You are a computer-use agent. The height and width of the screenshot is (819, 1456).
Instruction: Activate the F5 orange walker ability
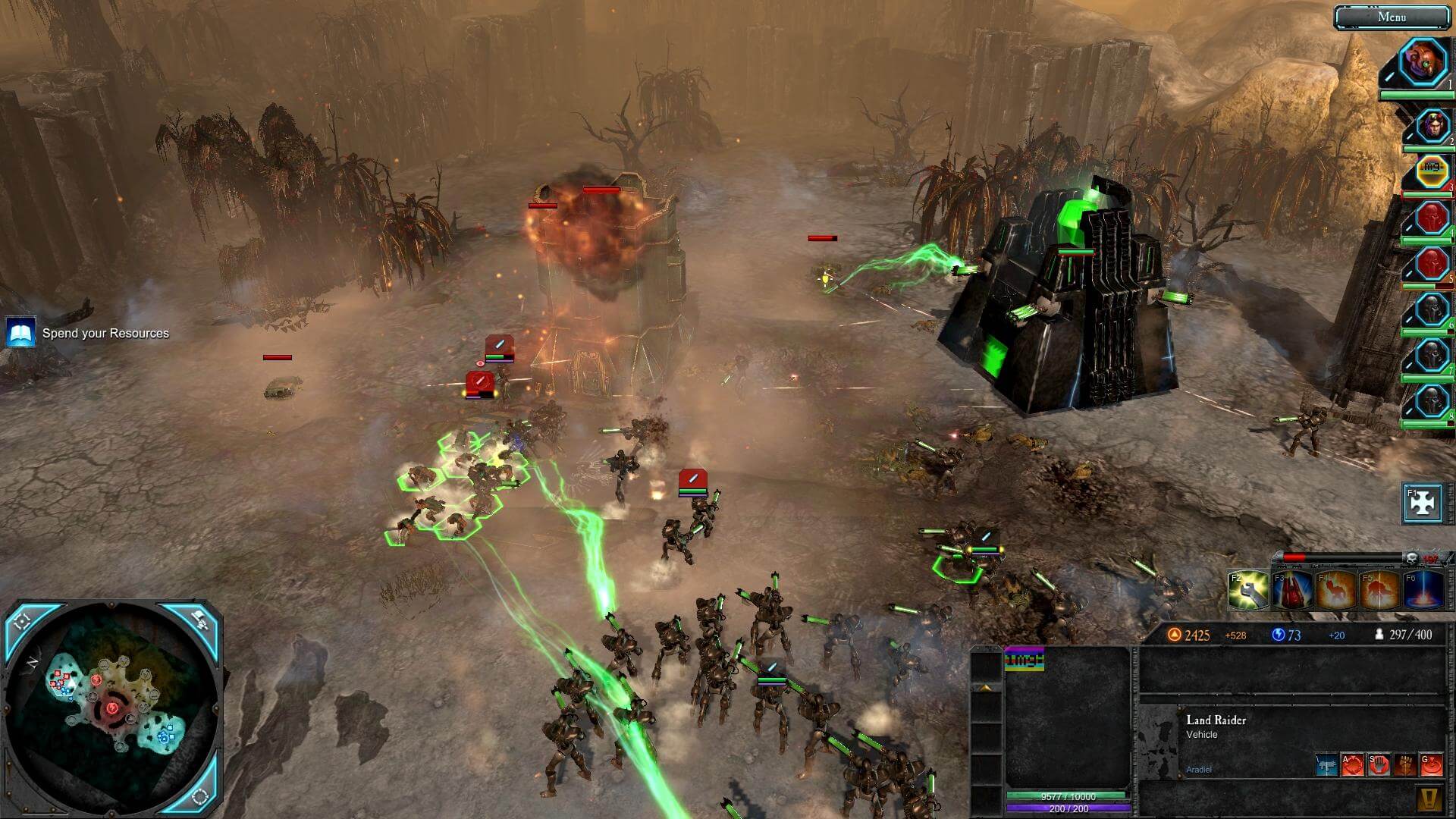(x=1380, y=591)
